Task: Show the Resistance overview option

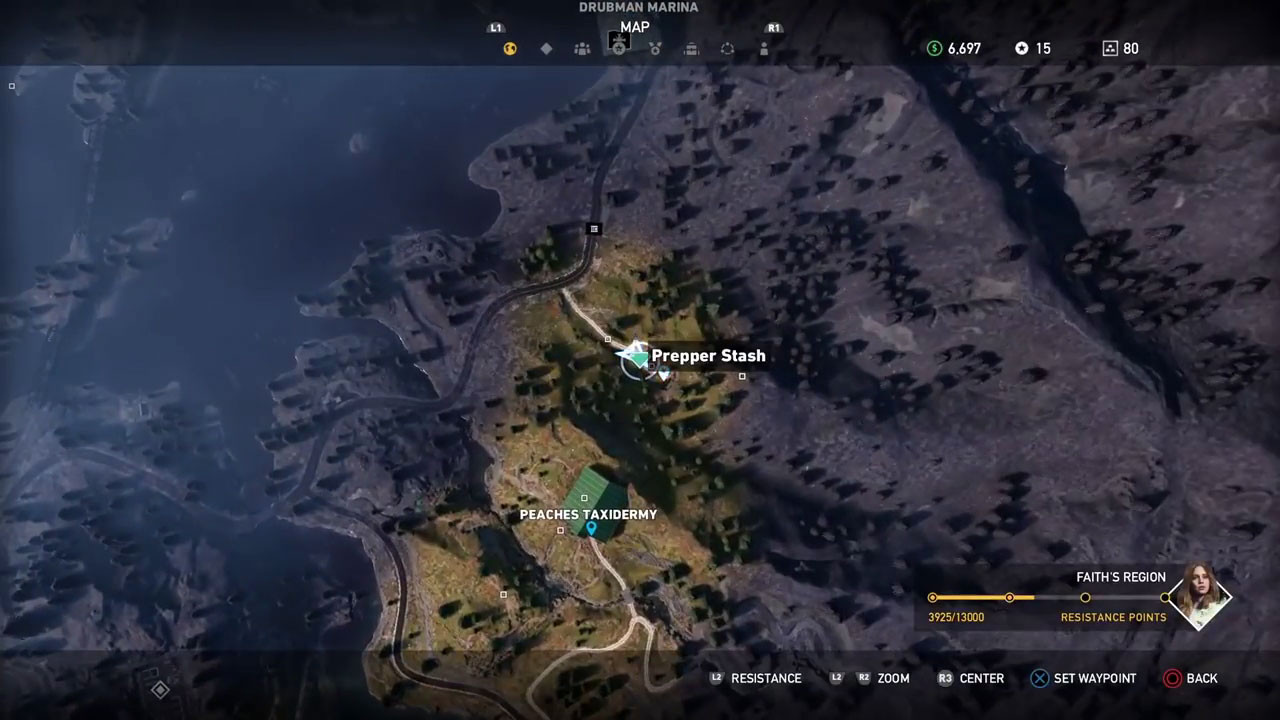Action: pyautogui.click(x=755, y=678)
